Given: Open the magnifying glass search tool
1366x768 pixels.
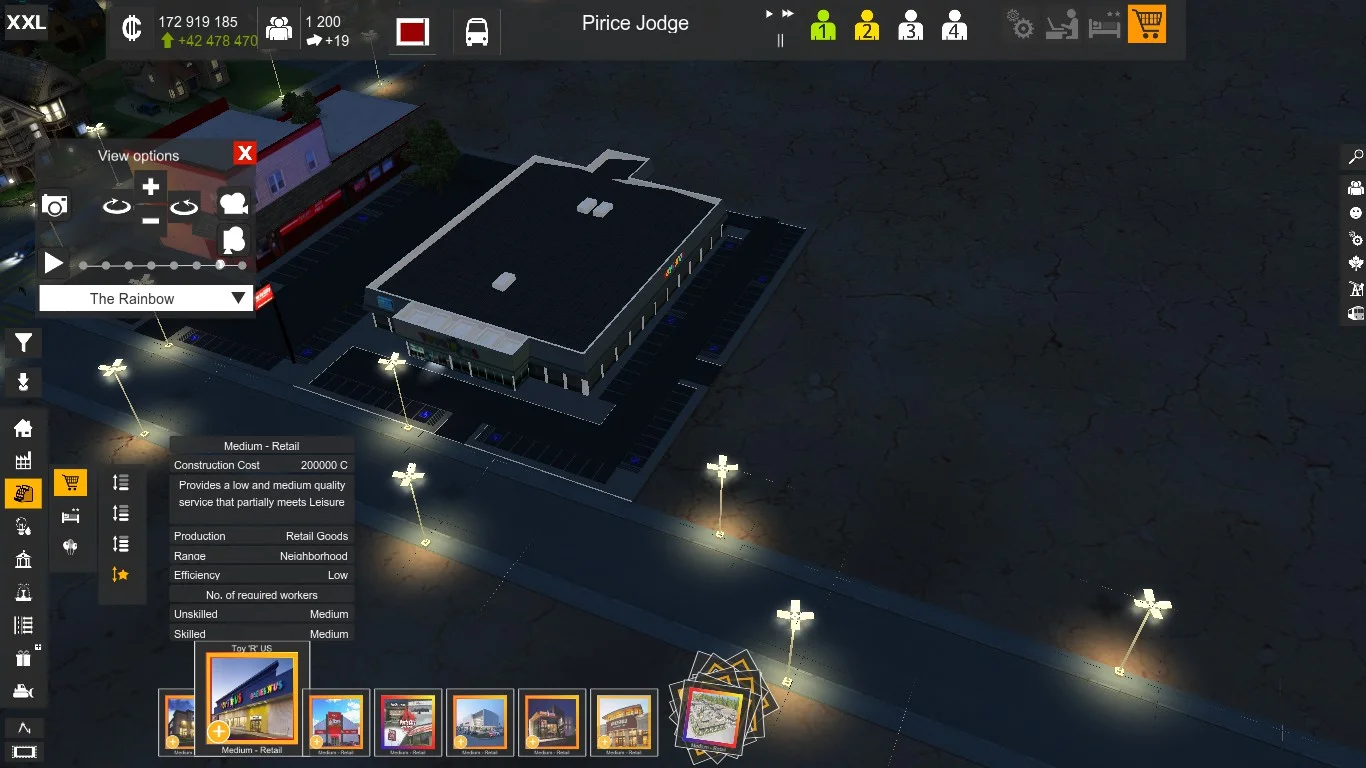Looking at the screenshot, I should point(1356,157).
